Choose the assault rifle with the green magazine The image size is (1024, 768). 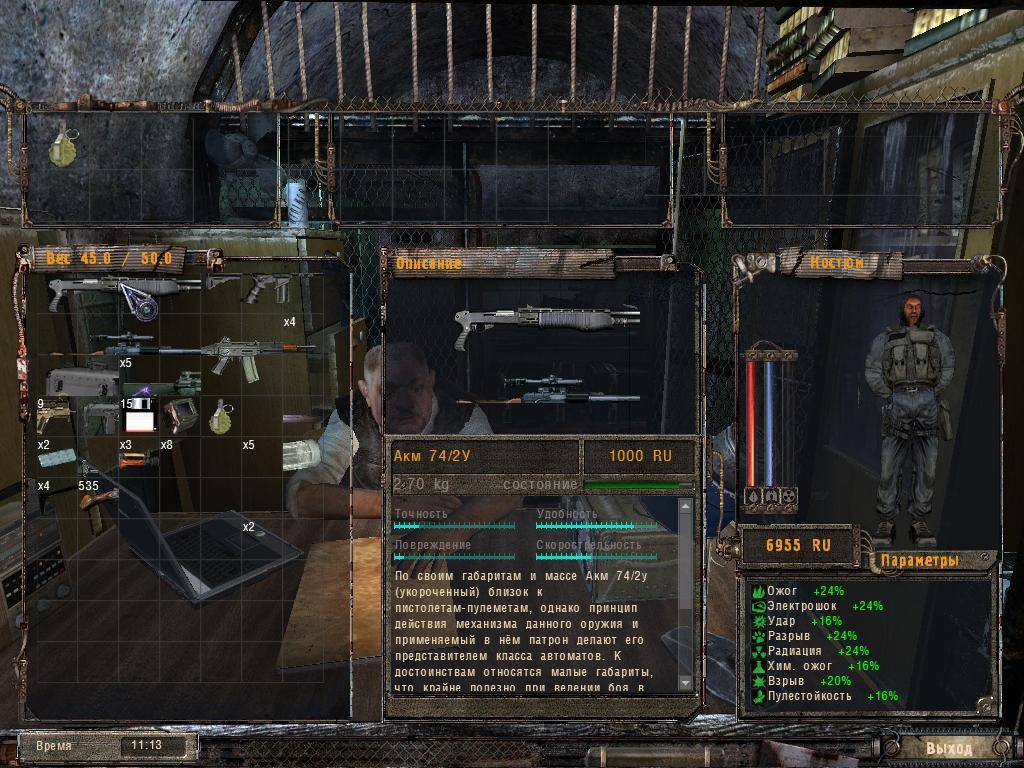244,356
